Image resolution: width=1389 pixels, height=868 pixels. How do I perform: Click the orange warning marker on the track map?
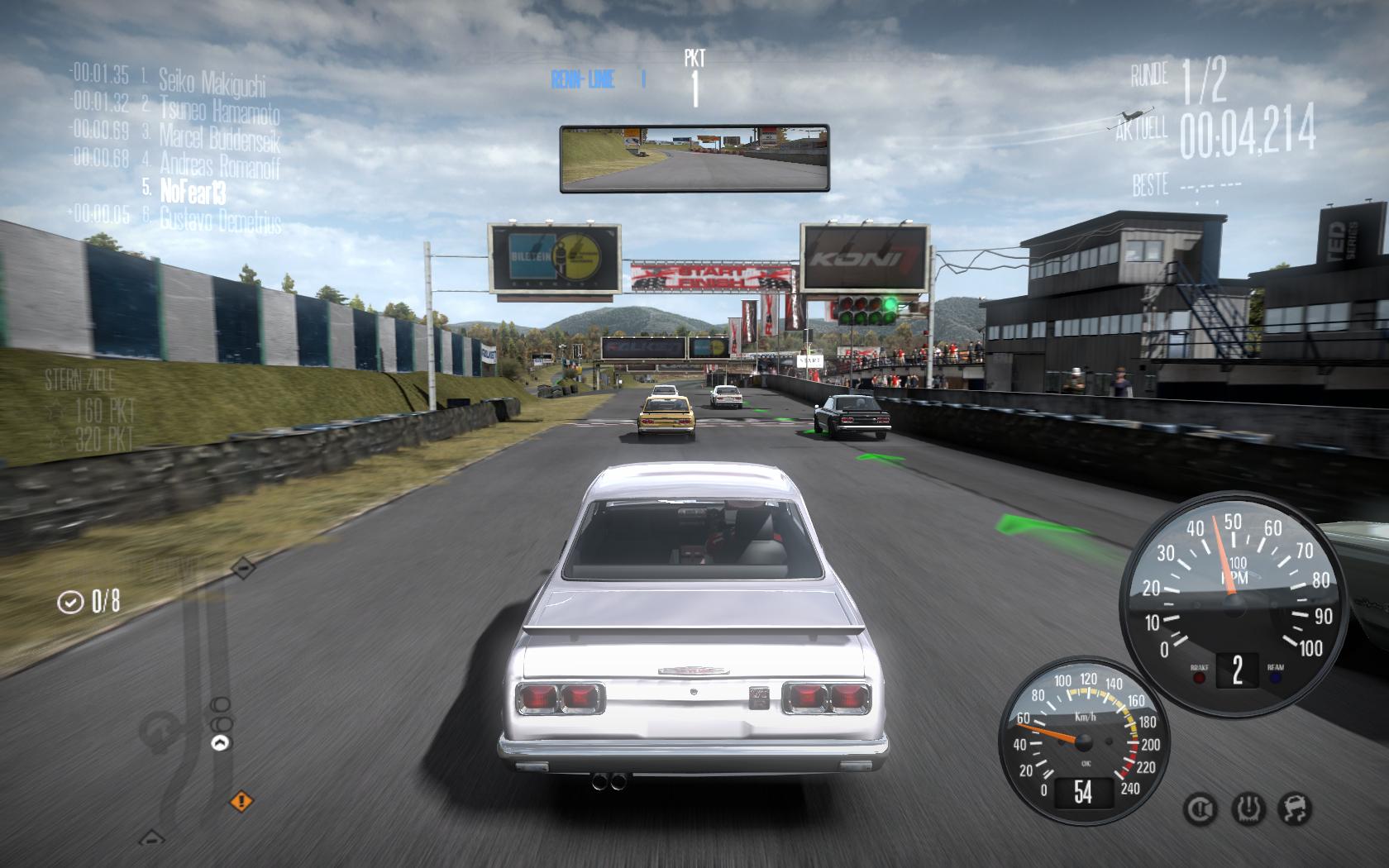241,800
